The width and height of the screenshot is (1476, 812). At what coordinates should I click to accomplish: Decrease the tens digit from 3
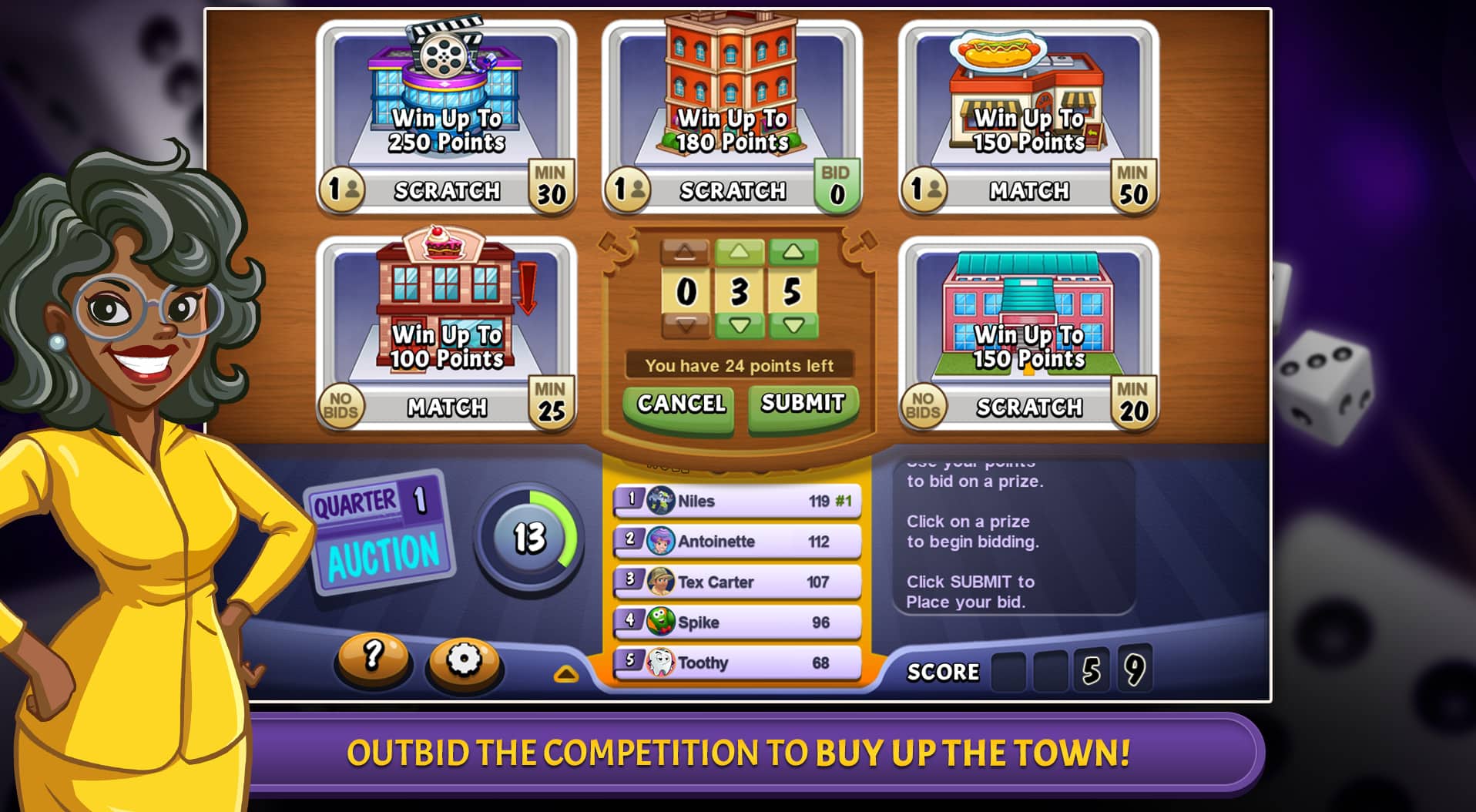(739, 326)
